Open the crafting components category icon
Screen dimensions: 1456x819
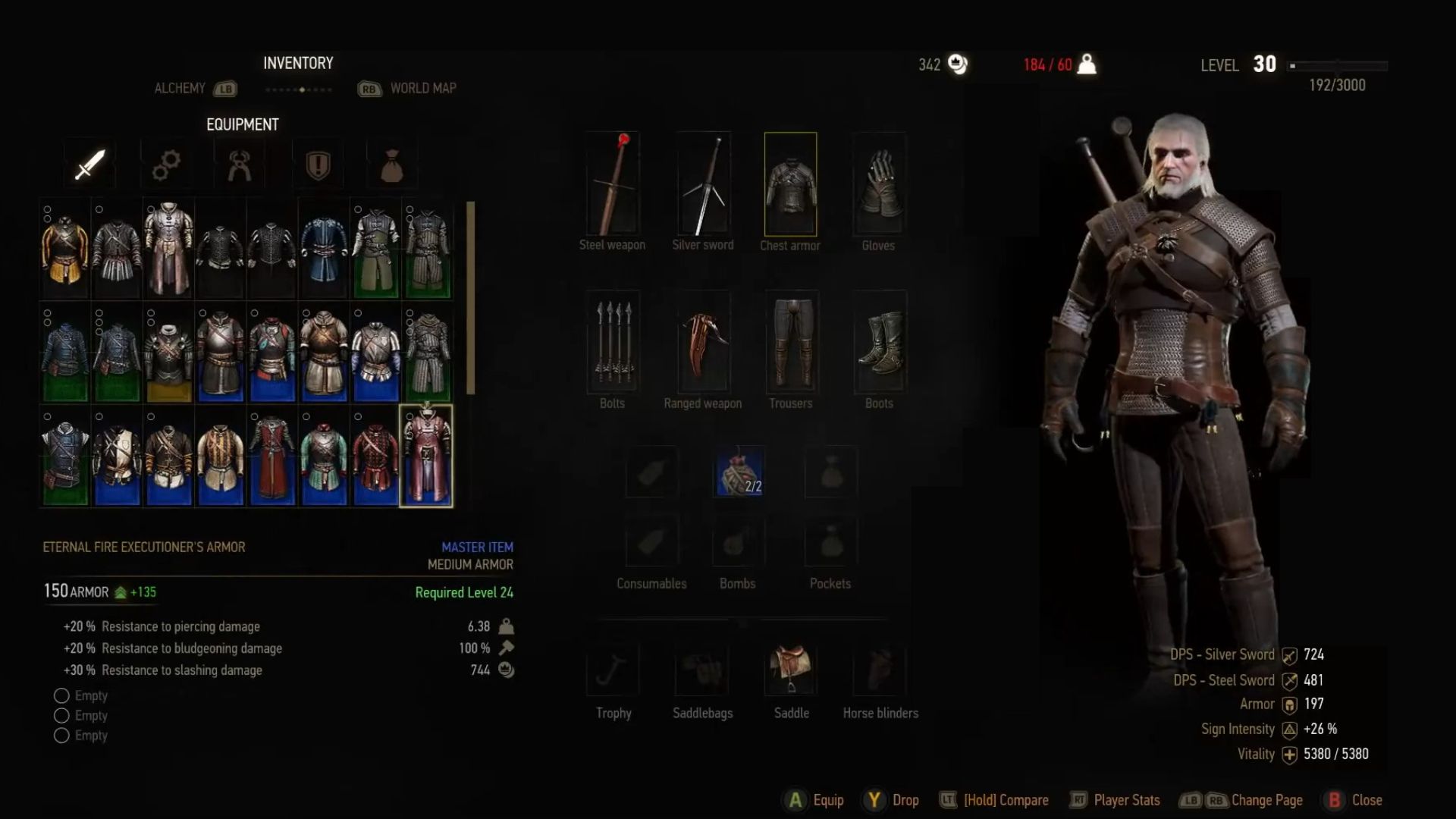(166, 163)
